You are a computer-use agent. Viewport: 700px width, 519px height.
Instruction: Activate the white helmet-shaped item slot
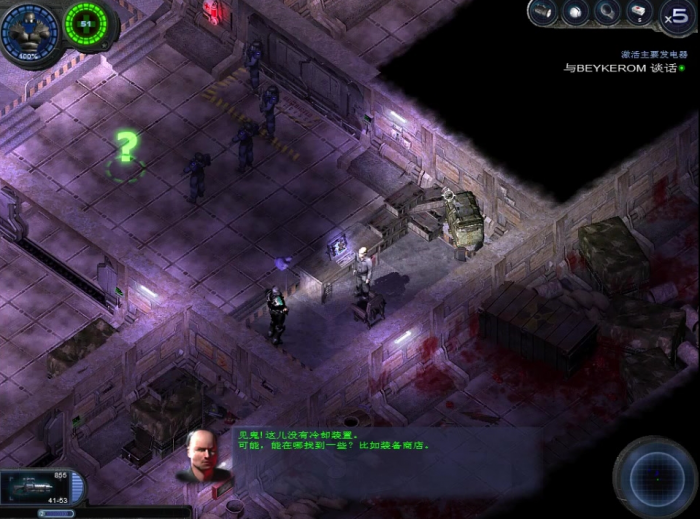click(576, 12)
